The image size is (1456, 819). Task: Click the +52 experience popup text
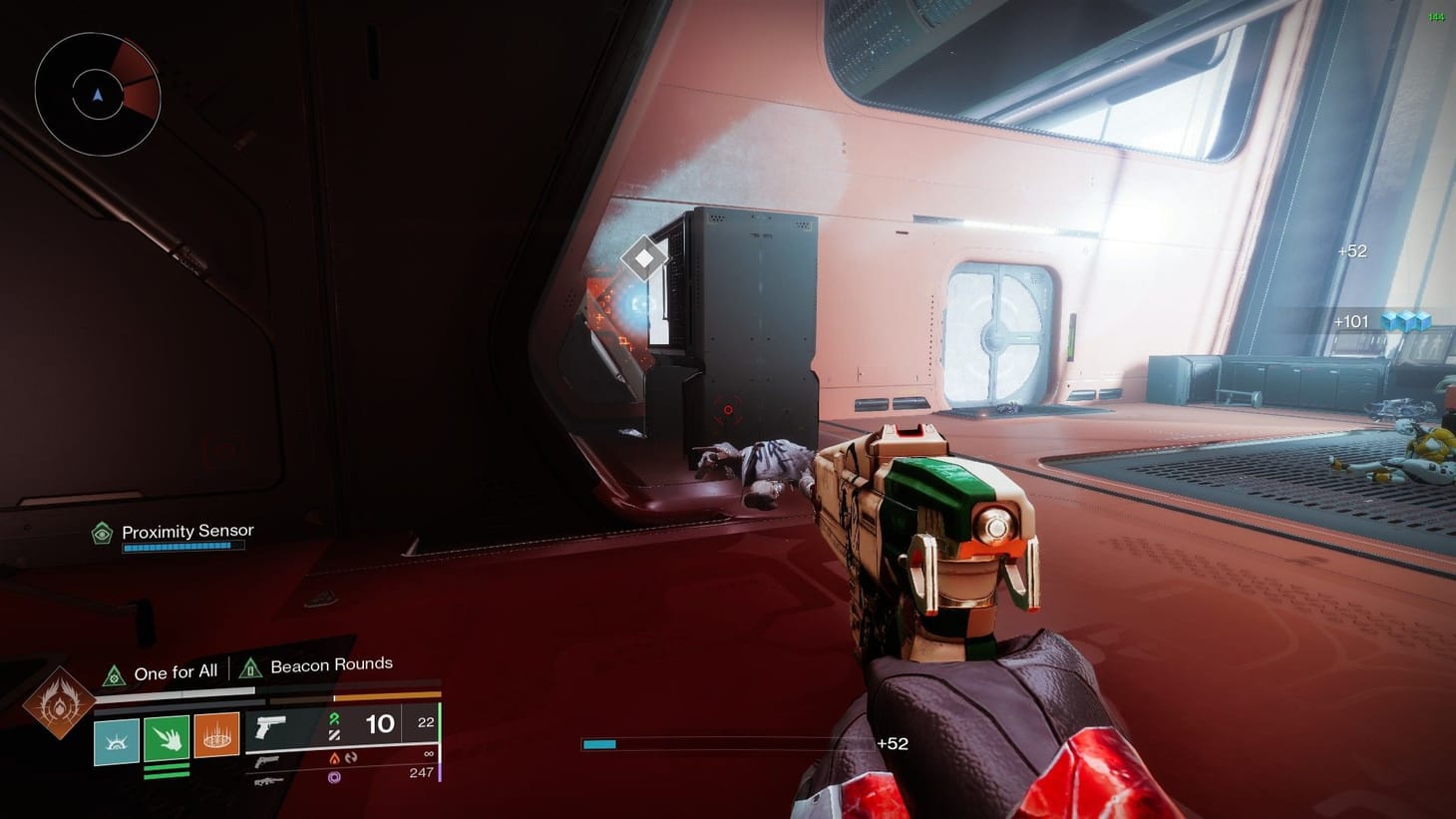(1351, 251)
